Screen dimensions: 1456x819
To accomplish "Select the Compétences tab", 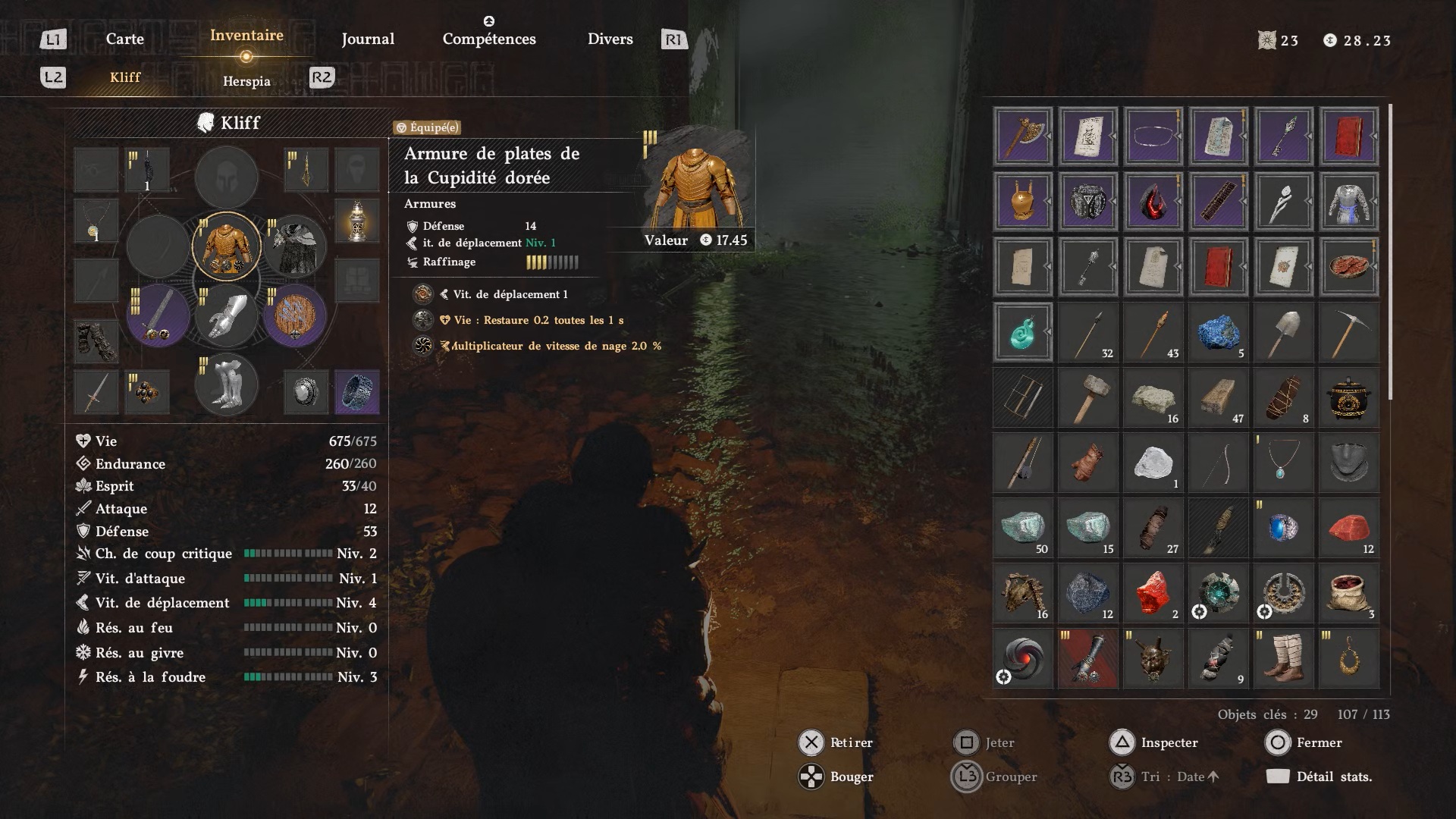I will coord(489,39).
